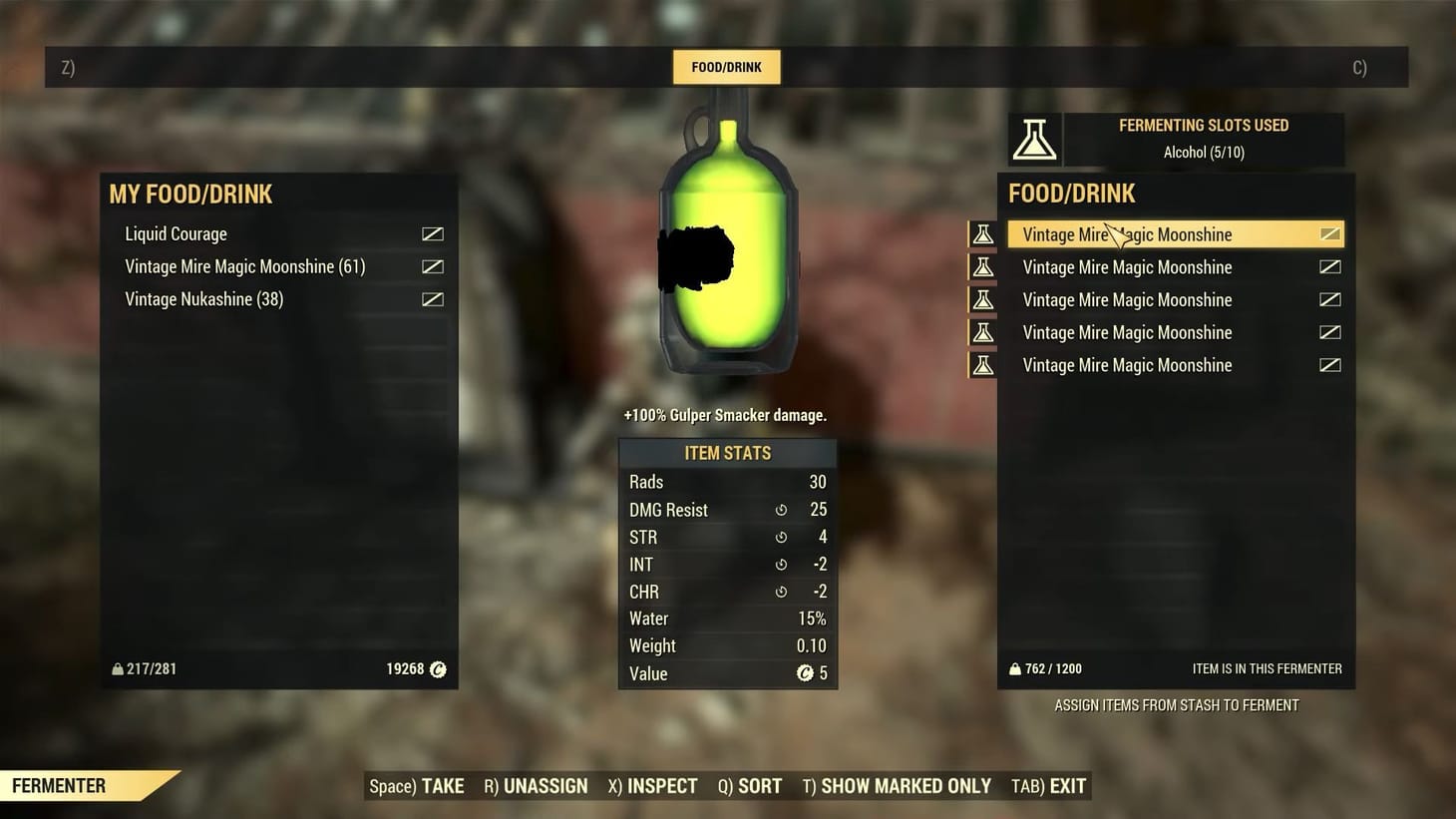This screenshot has width=1456, height=819.
Task: Select Vintage Mire Magic Moonshine (61) in My Food/Drink
Action: pos(244,266)
